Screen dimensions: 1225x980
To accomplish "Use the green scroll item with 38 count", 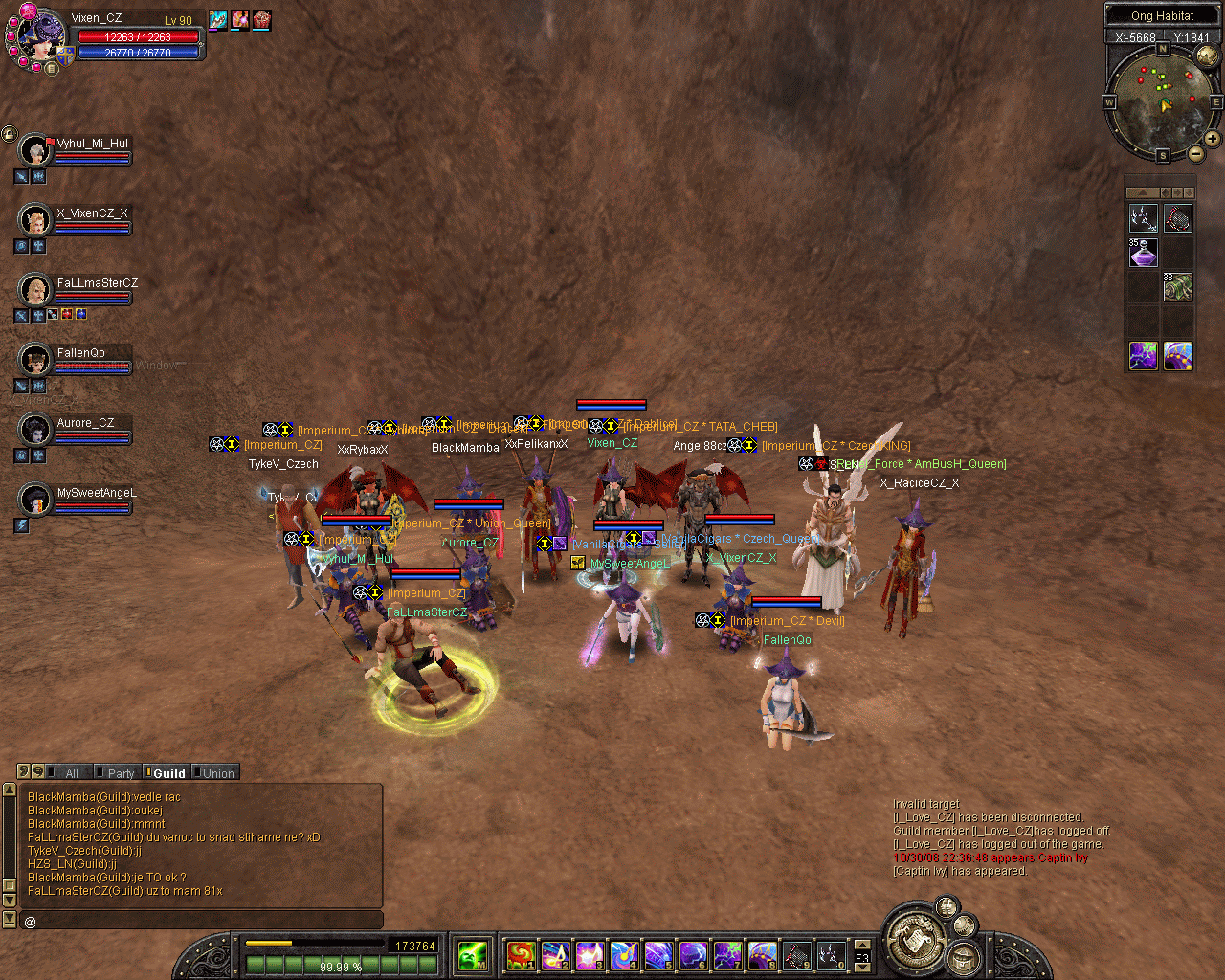I will (x=1178, y=287).
